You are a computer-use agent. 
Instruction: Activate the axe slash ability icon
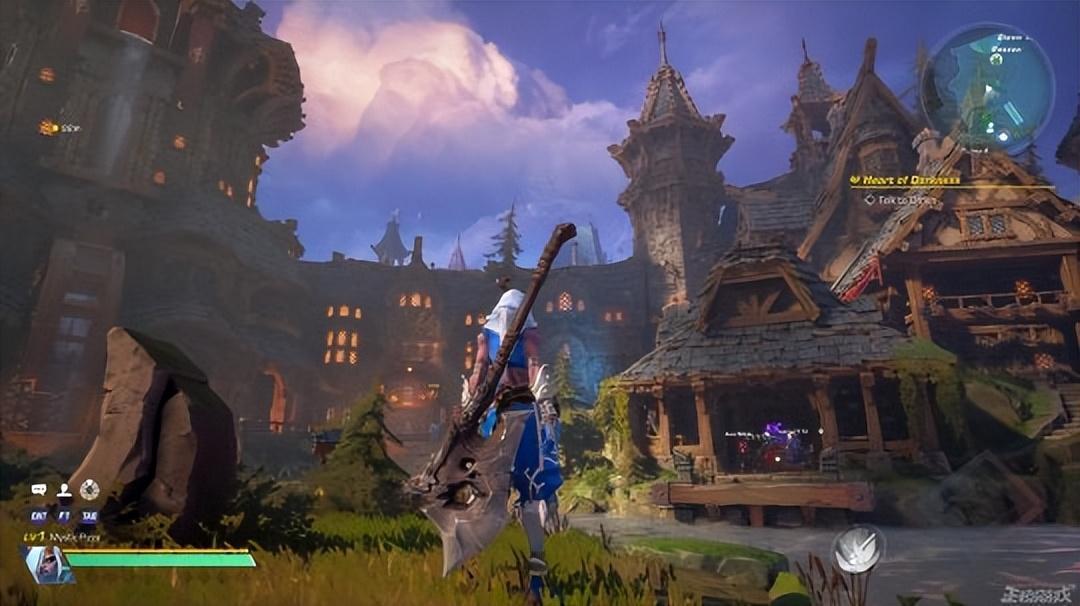(858, 549)
